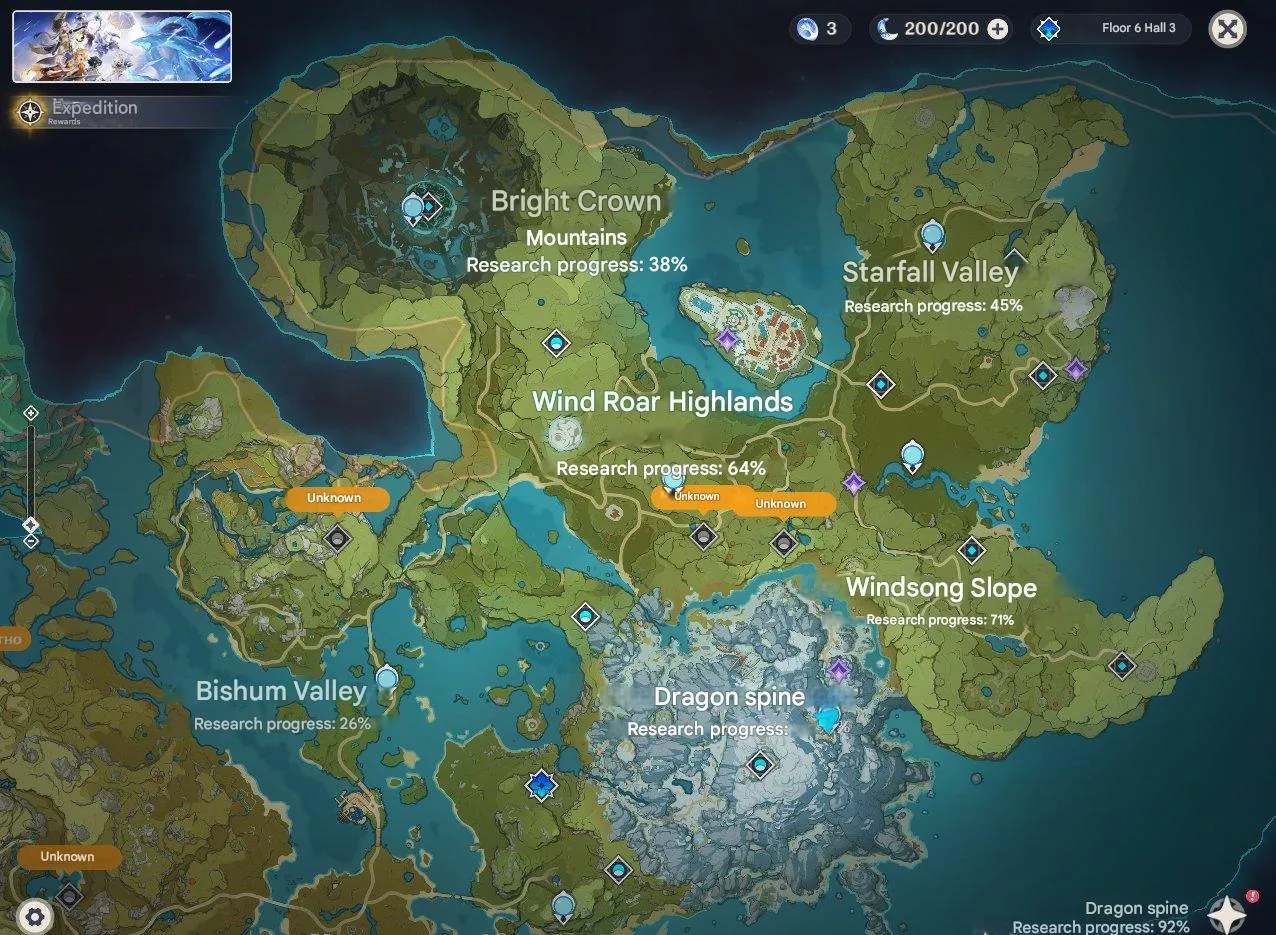Viewport: 1276px width, 935px height.
Task: Open the Floor 6 Hall 3 tracker
Action: coord(1111,29)
